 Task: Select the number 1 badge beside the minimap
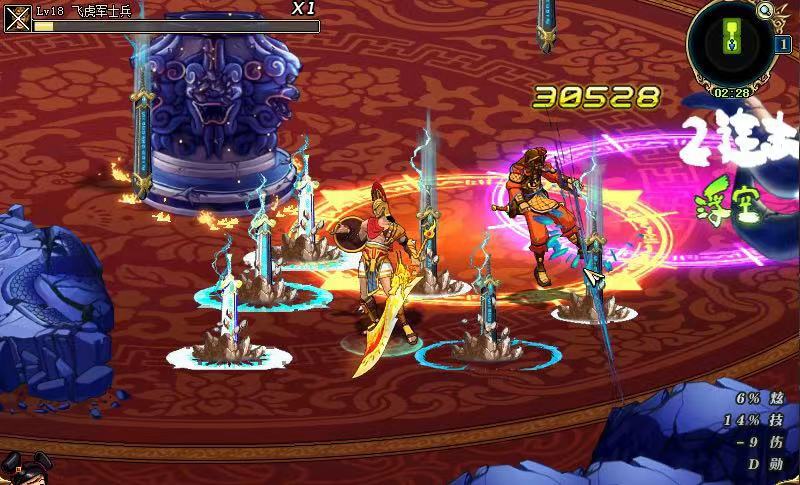(x=783, y=44)
